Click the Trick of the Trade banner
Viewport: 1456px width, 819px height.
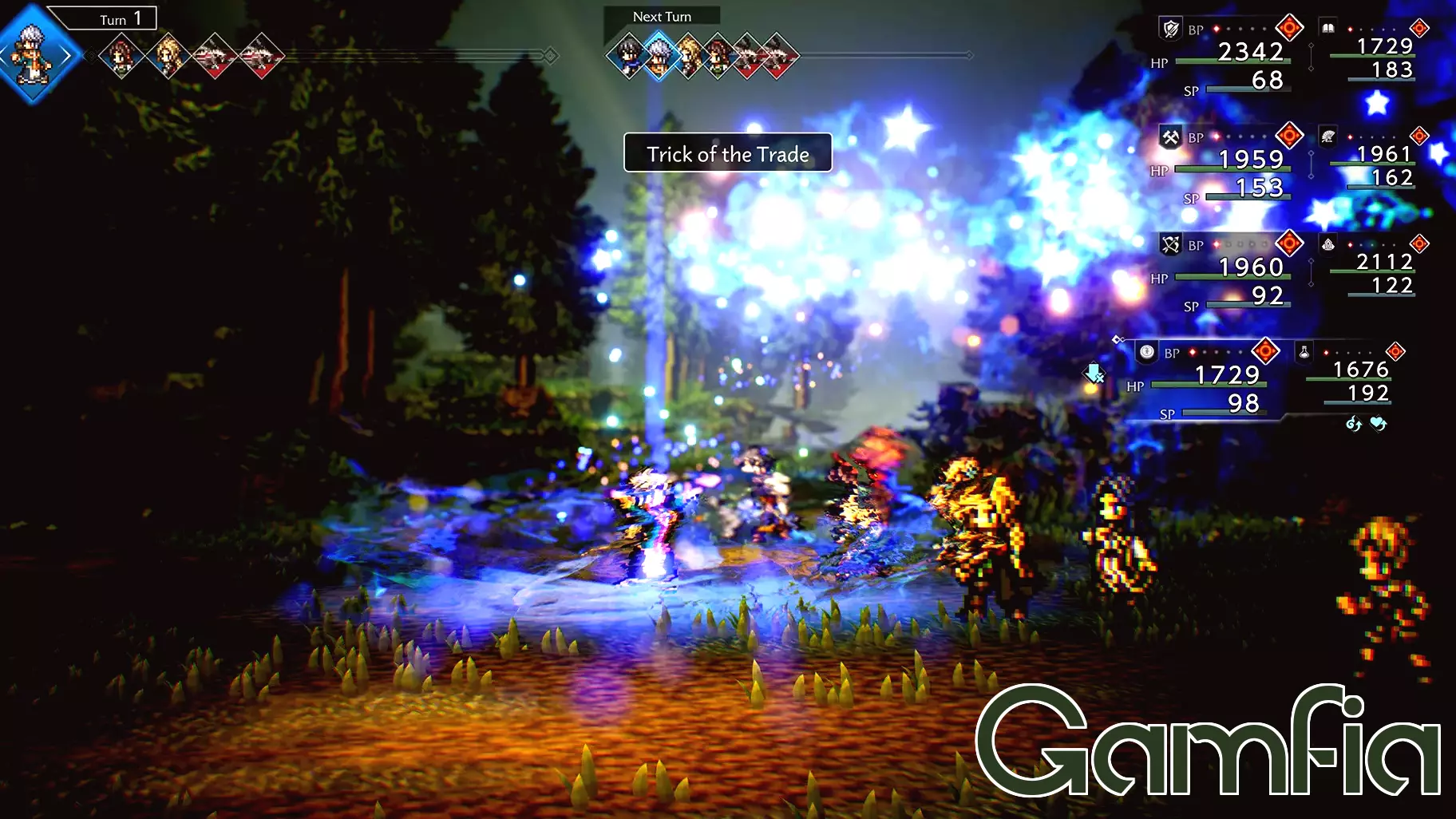(x=727, y=154)
